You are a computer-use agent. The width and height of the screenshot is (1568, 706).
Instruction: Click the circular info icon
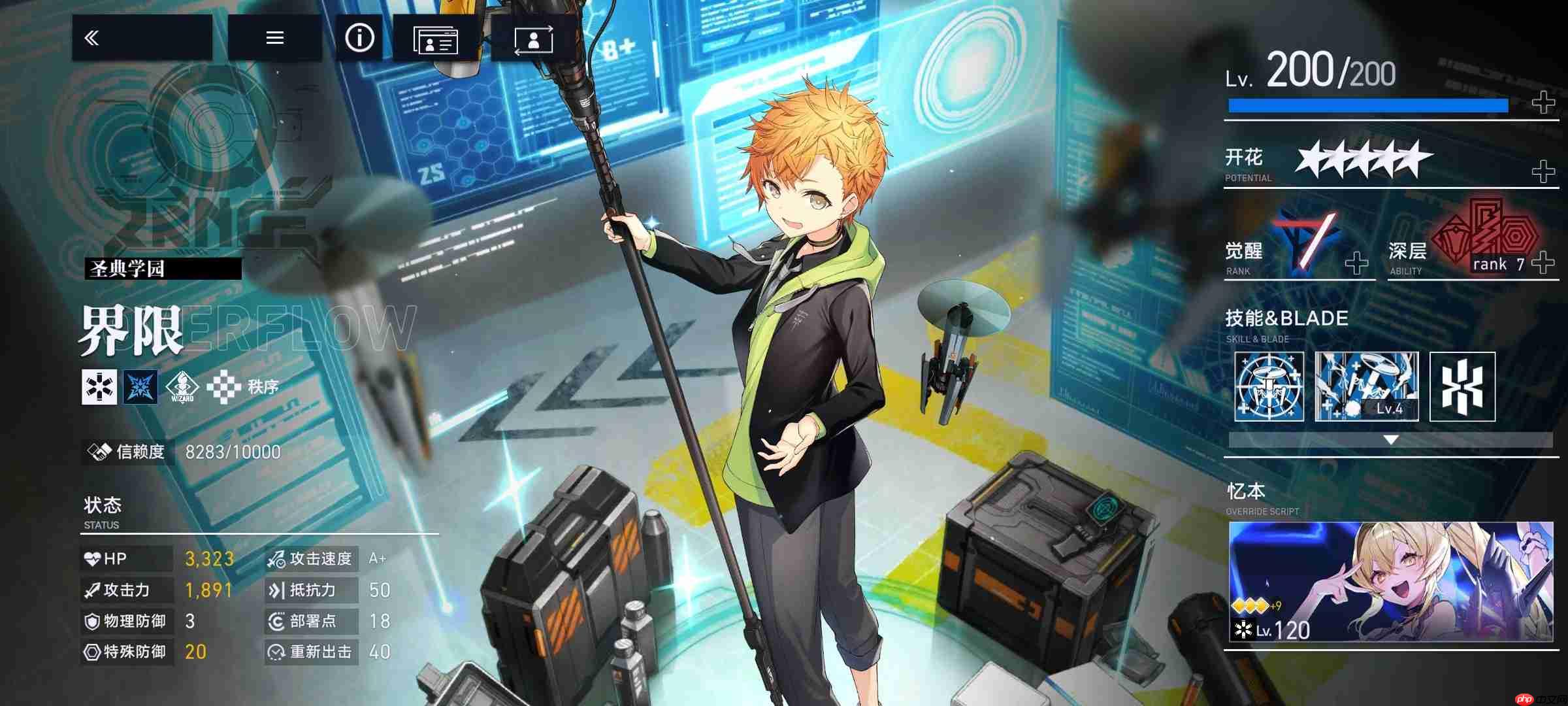tap(359, 37)
